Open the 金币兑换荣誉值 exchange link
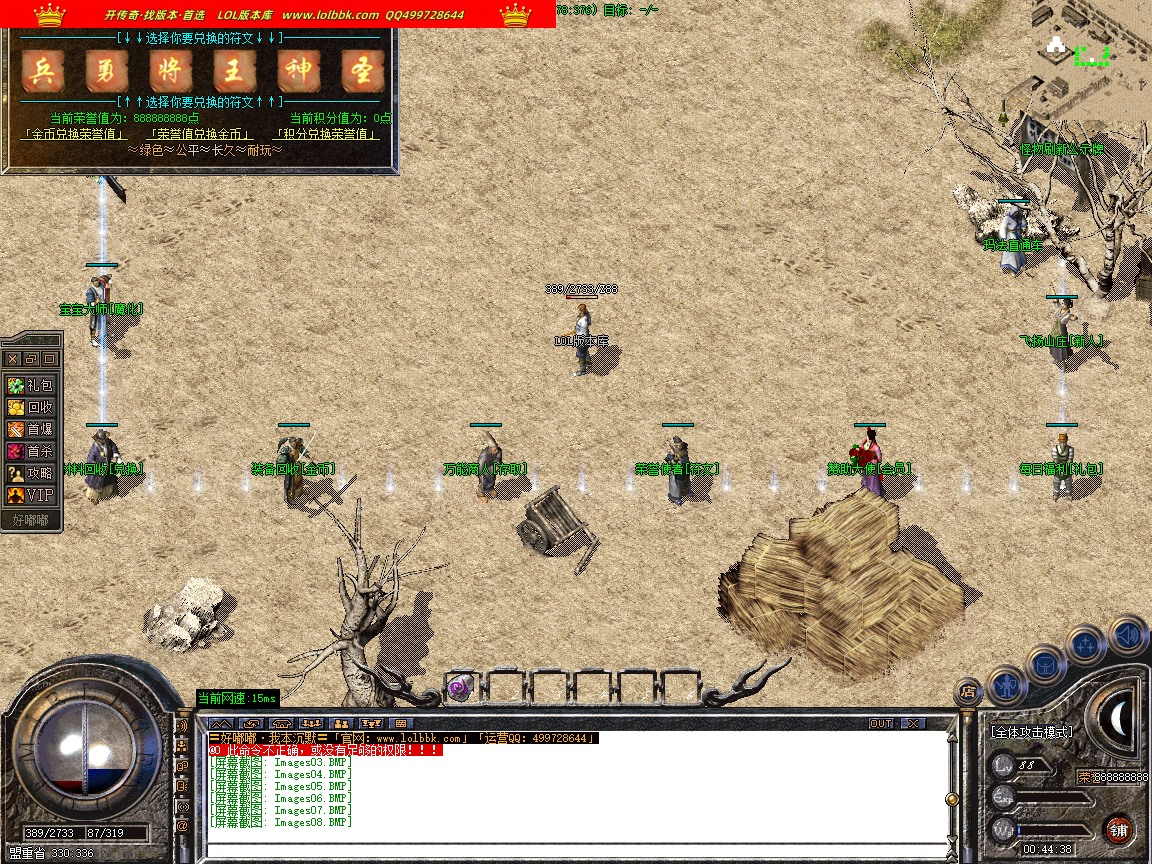 point(74,133)
